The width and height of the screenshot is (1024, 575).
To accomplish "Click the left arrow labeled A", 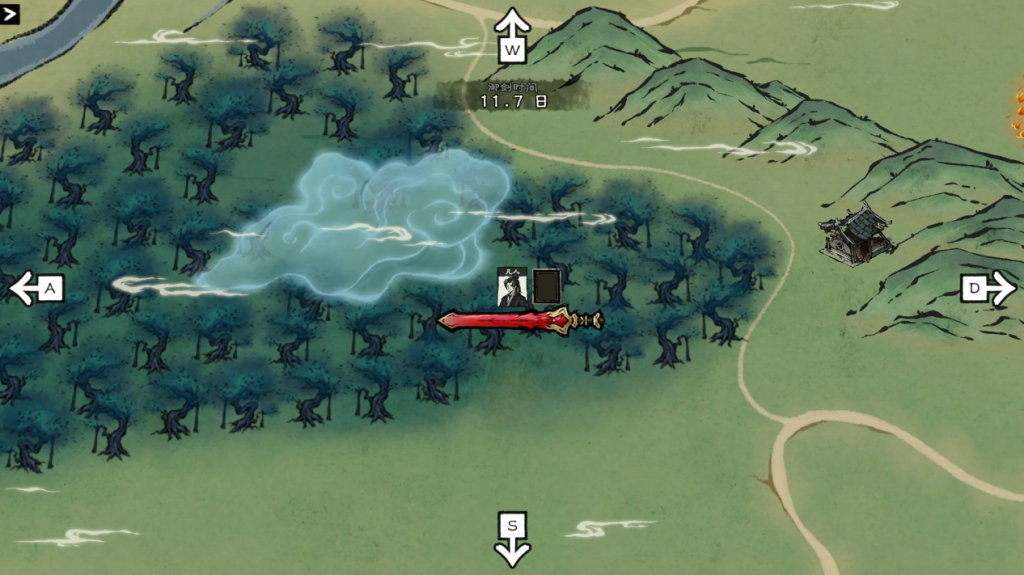I will (x=37, y=289).
